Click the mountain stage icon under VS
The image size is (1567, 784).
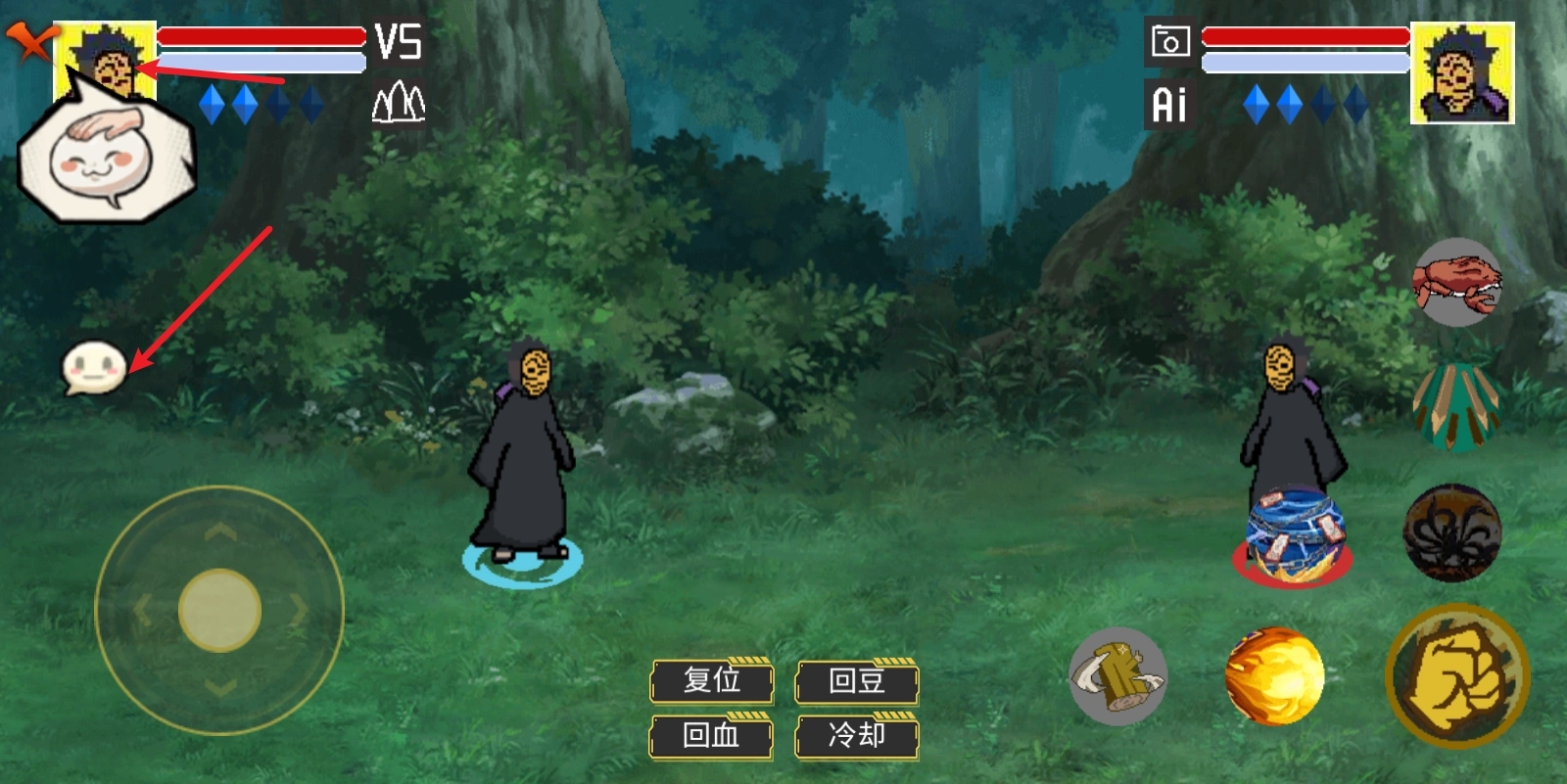click(x=399, y=102)
